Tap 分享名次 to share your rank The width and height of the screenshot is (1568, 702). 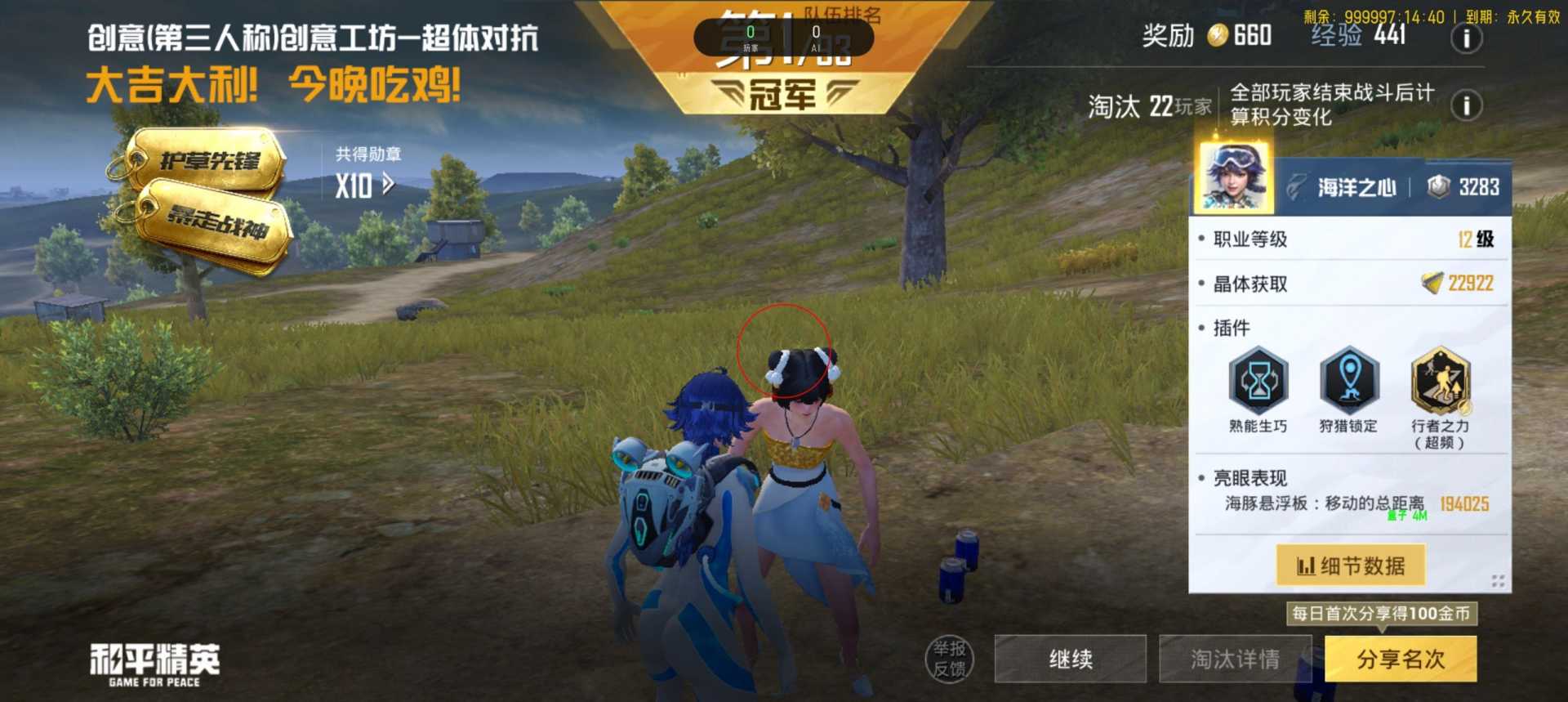pos(1400,659)
